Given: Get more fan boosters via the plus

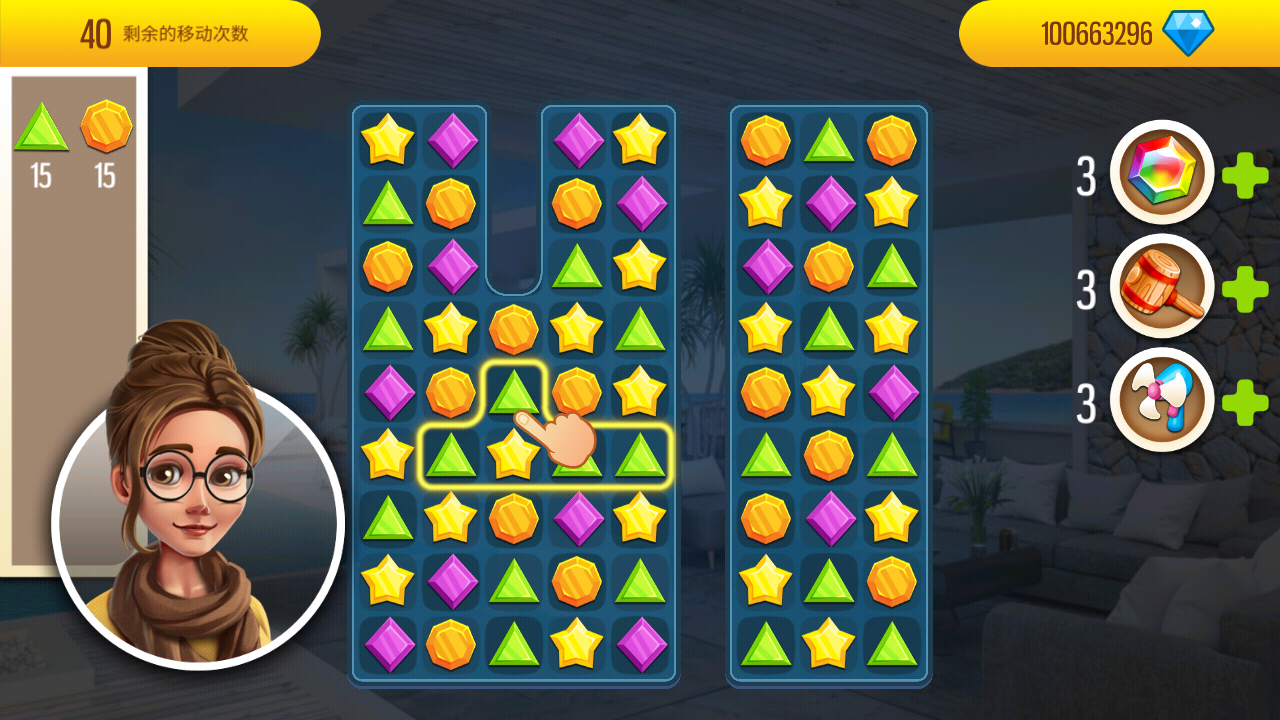Looking at the screenshot, I should pyautogui.click(x=1245, y=402).
